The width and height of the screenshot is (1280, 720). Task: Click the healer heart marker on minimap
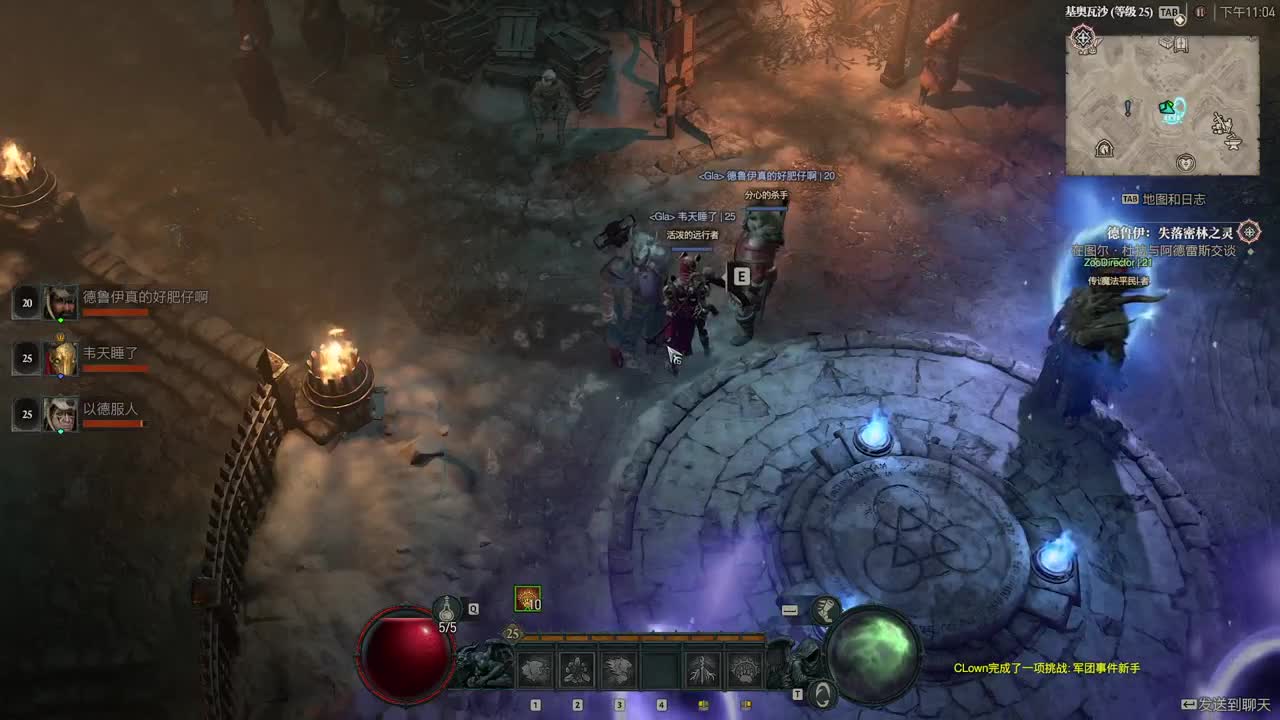point(1186,161)
